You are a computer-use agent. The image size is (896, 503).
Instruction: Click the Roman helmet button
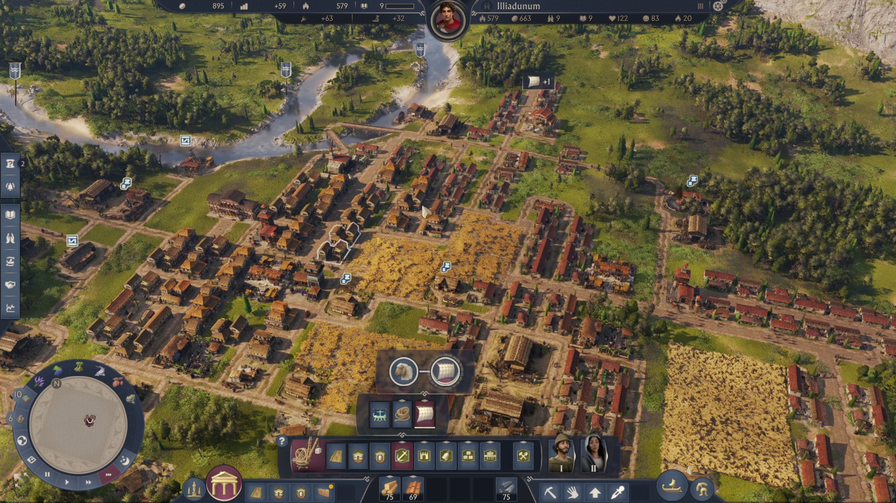click(x=703, y=490)
